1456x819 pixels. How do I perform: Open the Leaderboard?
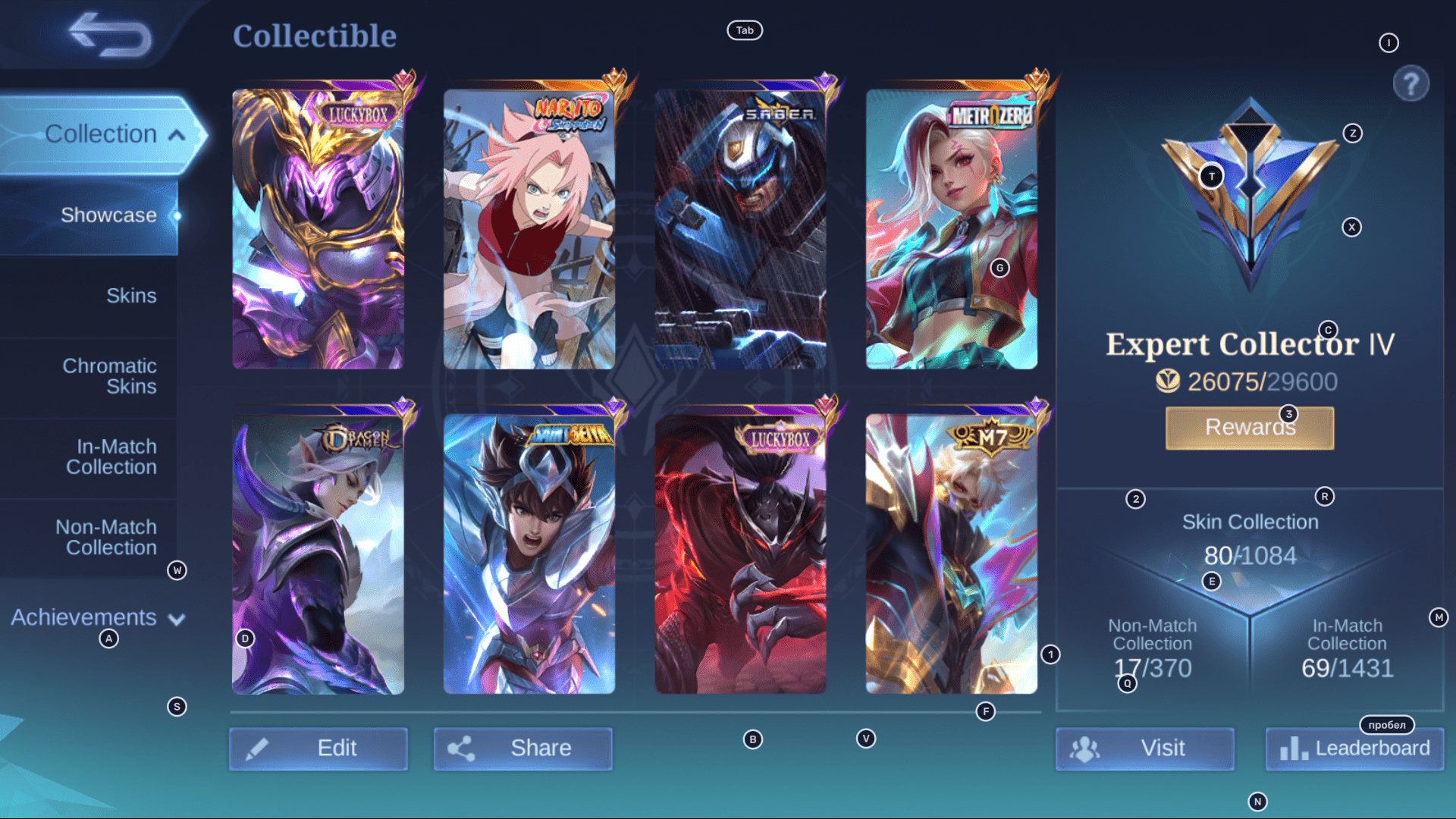click(1354, 748)
